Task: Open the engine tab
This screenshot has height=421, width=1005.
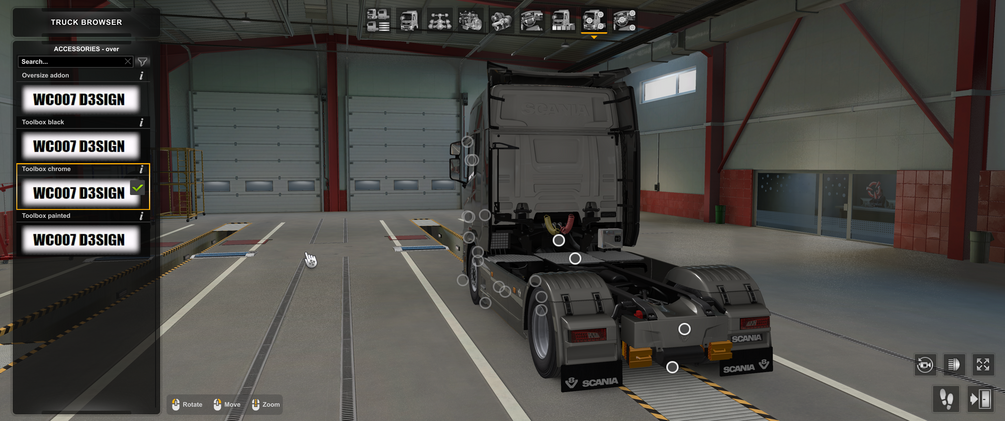Action: 470,20
